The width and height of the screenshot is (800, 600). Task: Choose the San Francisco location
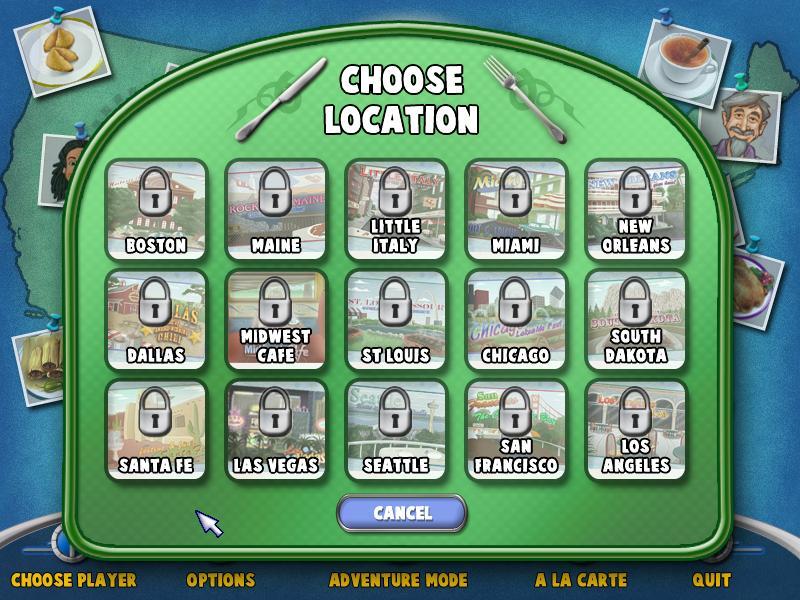[516, 430]
